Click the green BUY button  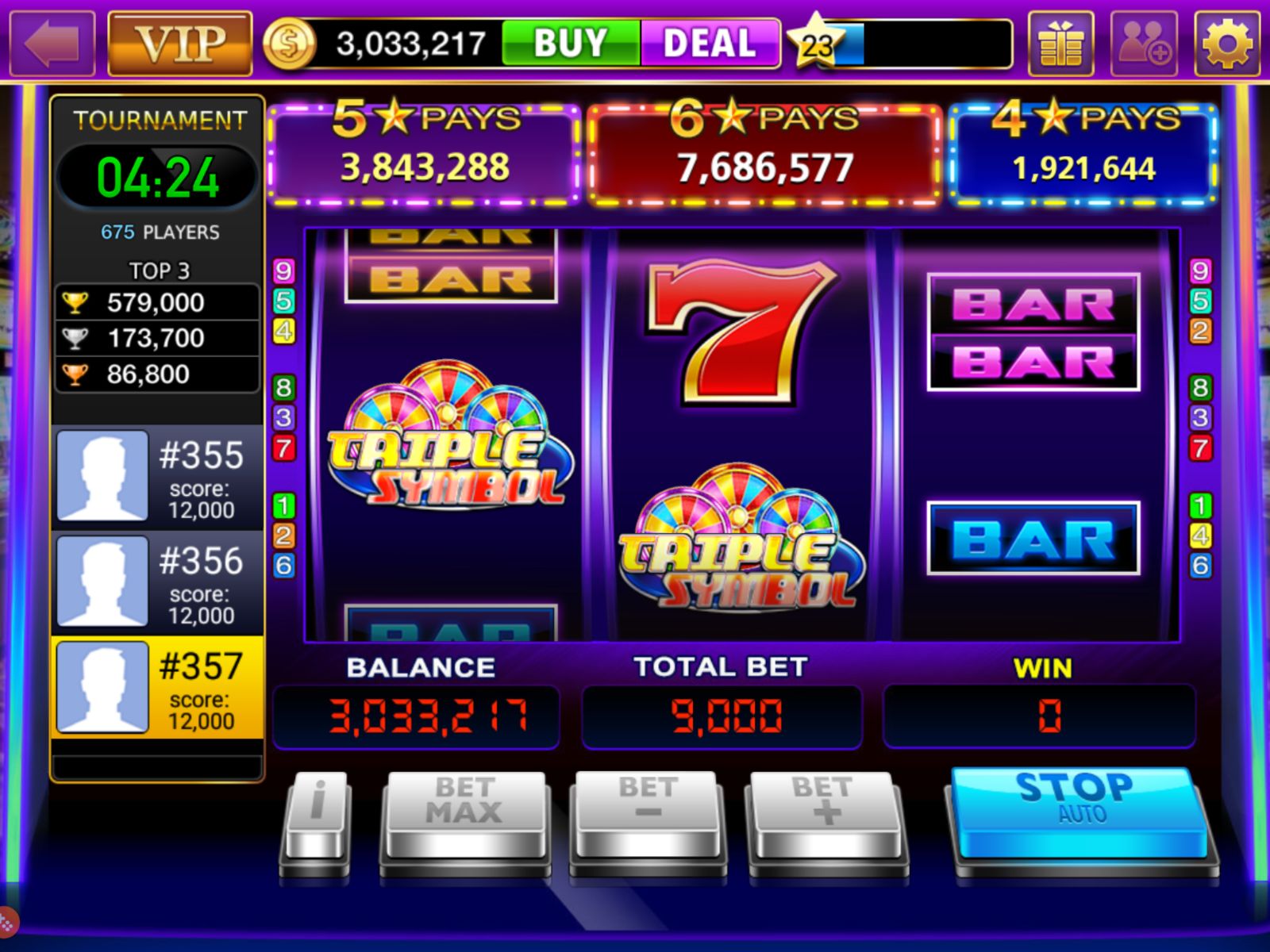coord(568,42)
